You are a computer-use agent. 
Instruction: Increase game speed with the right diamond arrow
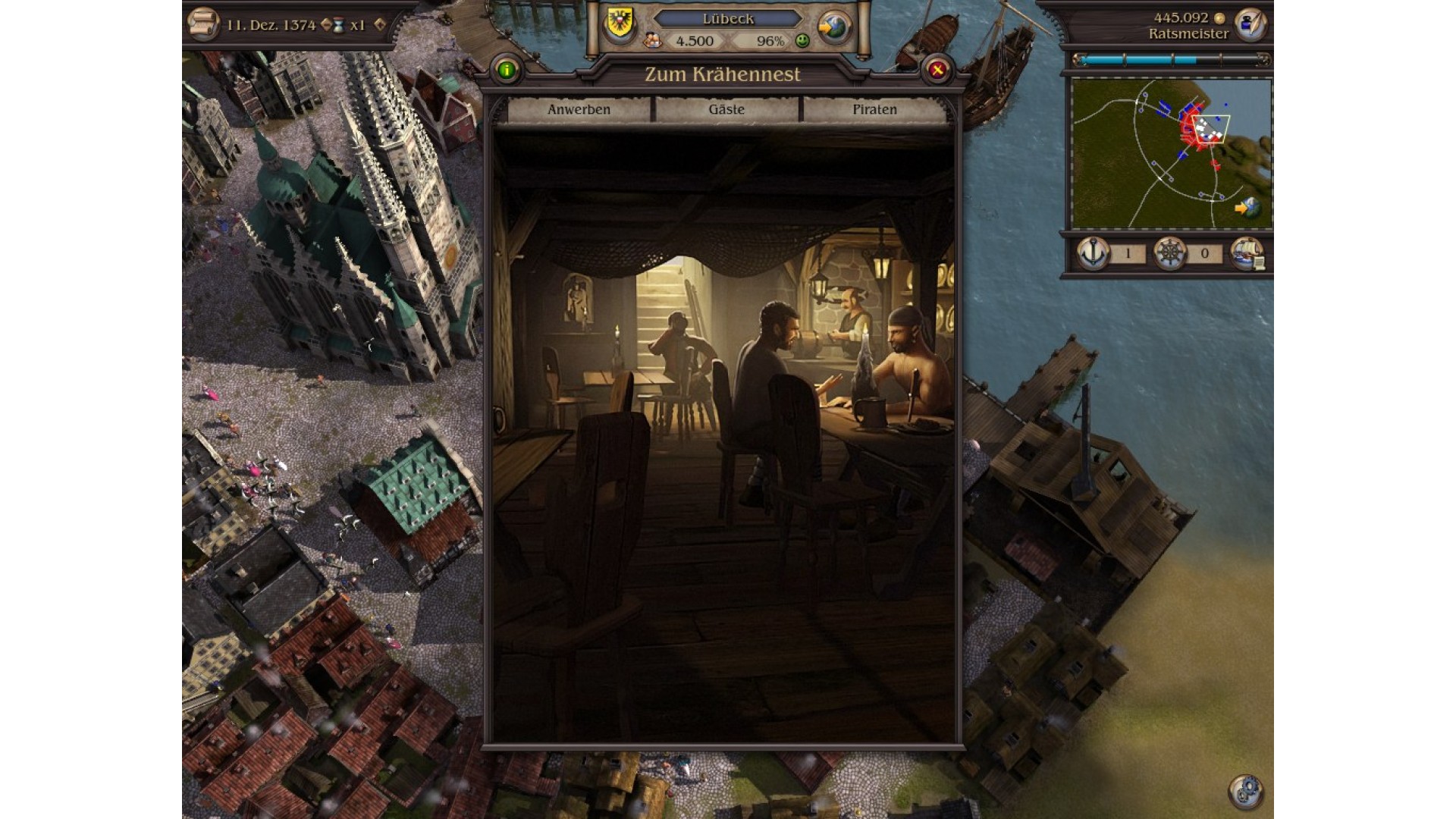380,25
